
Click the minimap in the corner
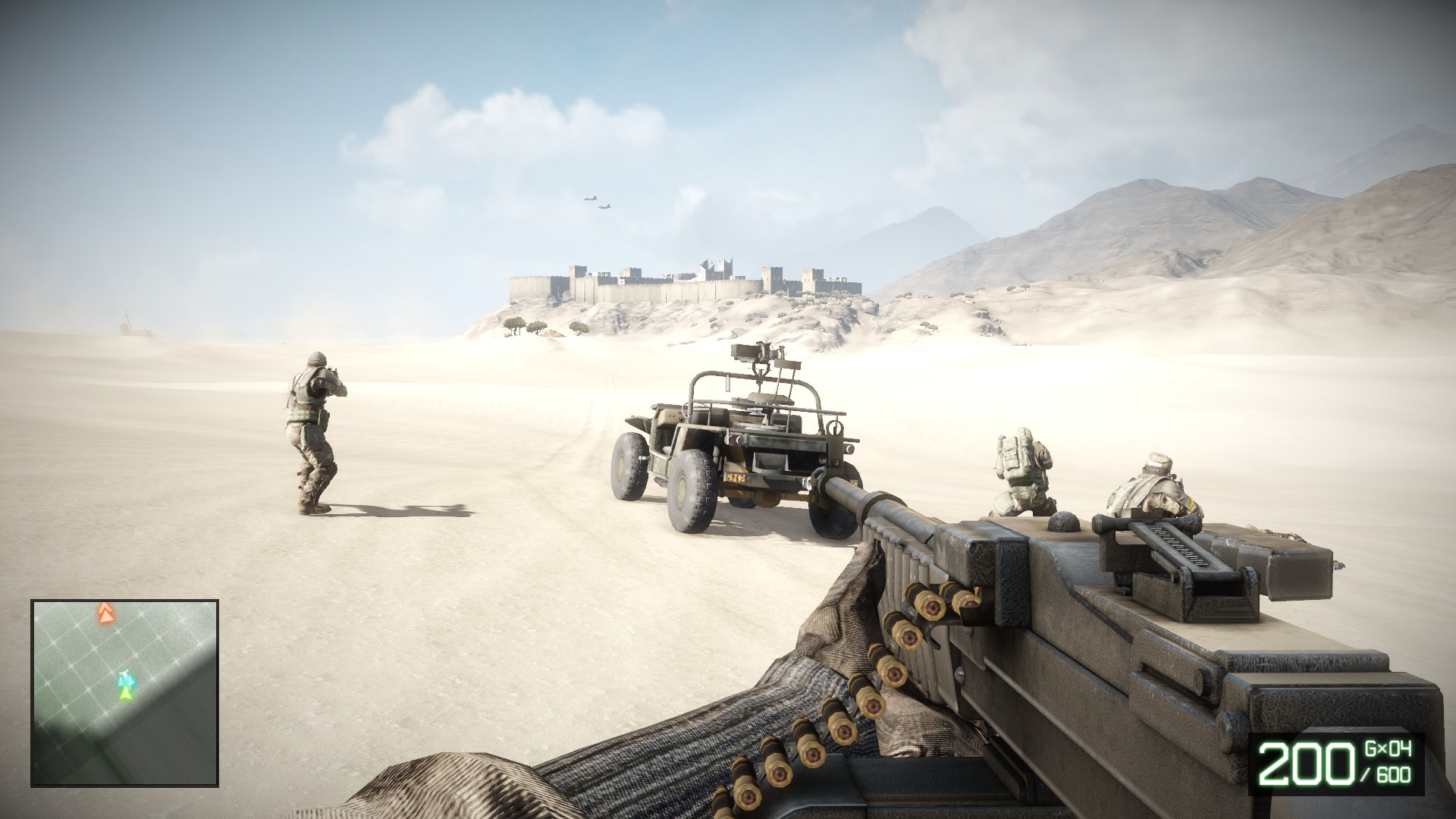(x=125, y=692)
